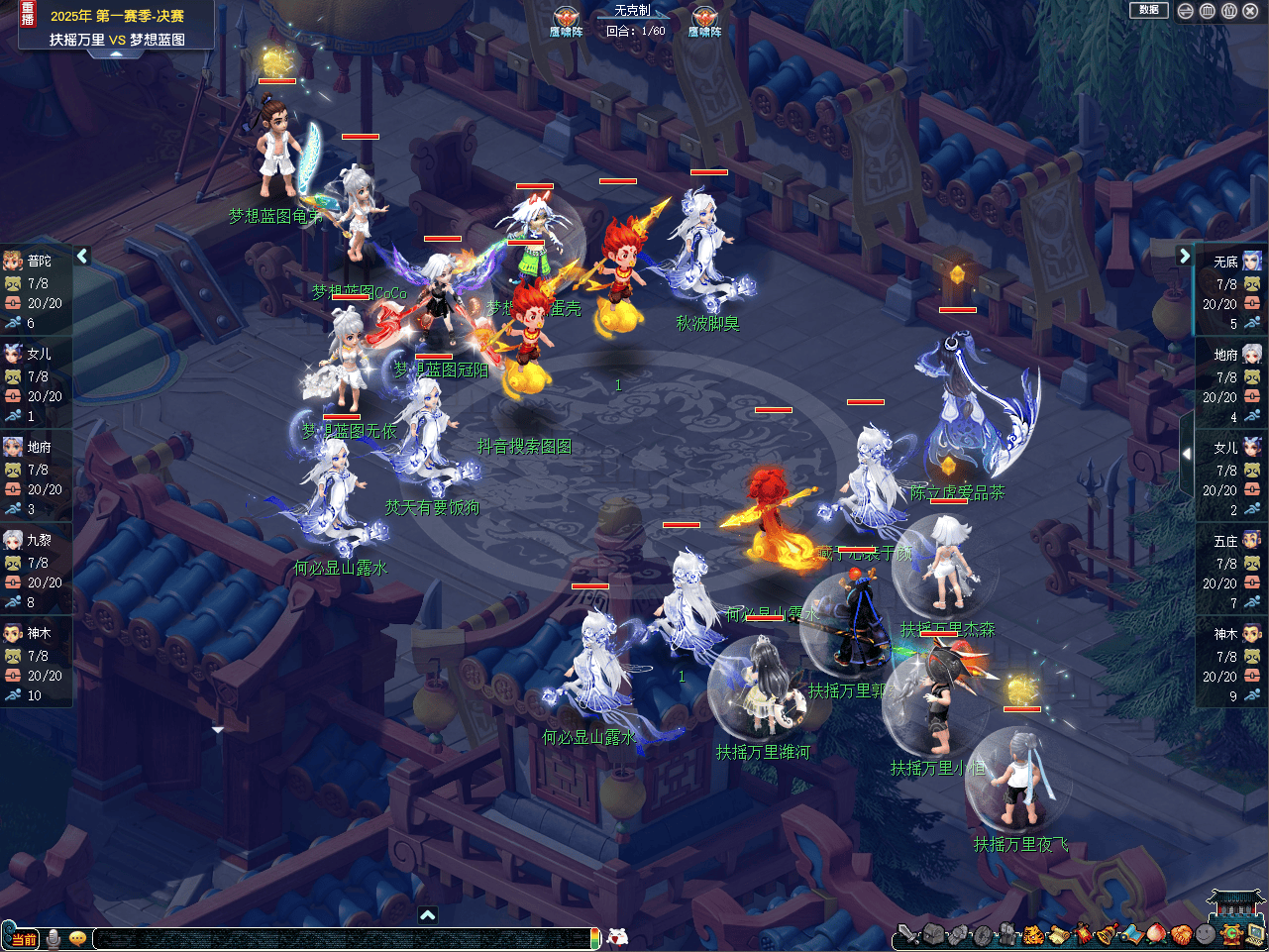Open the speech bubble chat icon
Screen dimensions: 1269x952
77,938
